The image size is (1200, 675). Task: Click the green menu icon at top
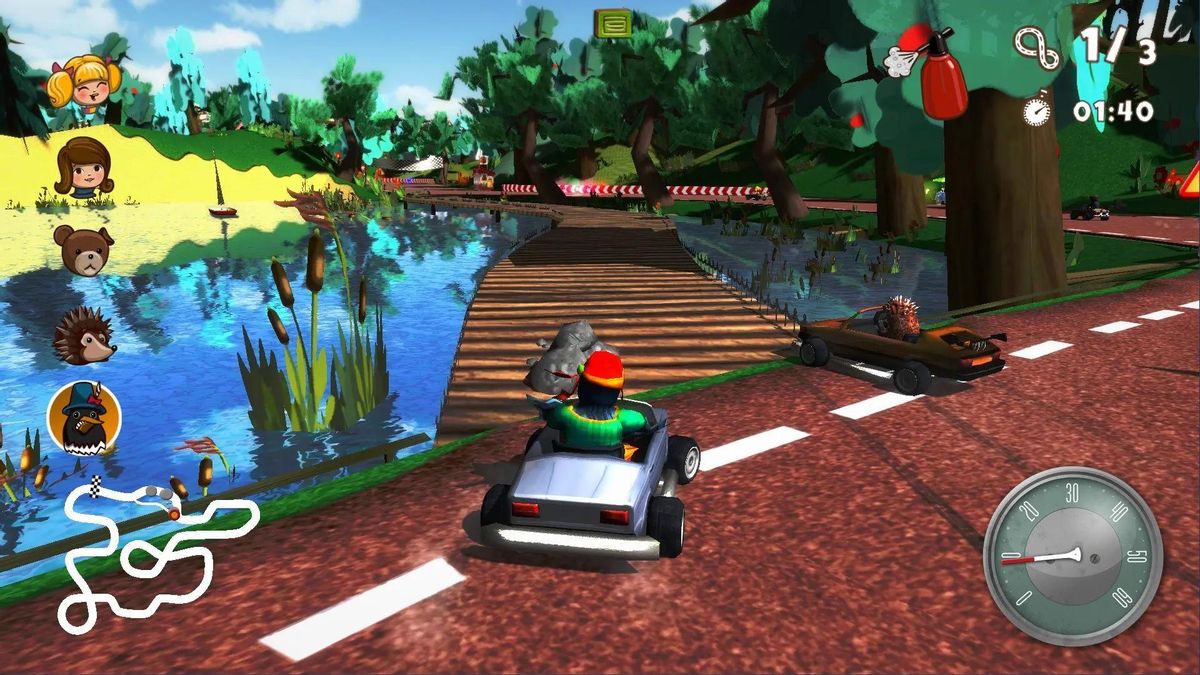tap(612, 23)
